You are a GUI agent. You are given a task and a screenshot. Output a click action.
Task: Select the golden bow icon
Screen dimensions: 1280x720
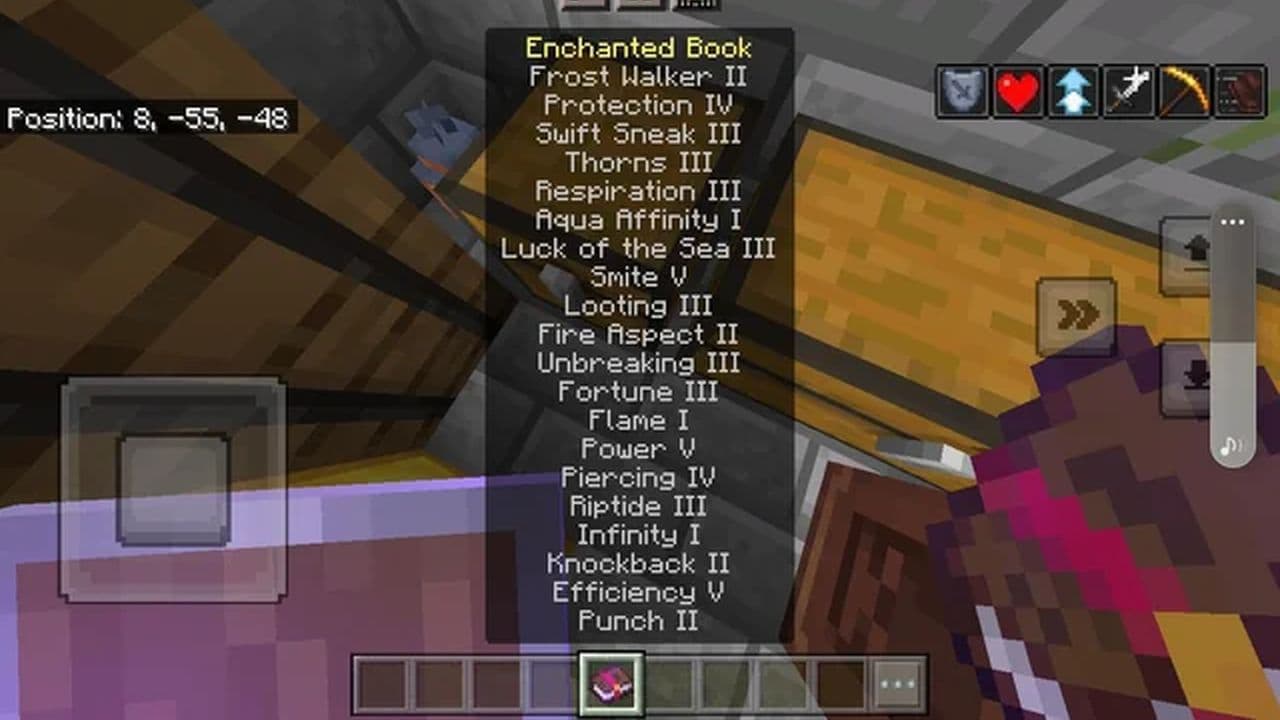(x=1186, y=88)
